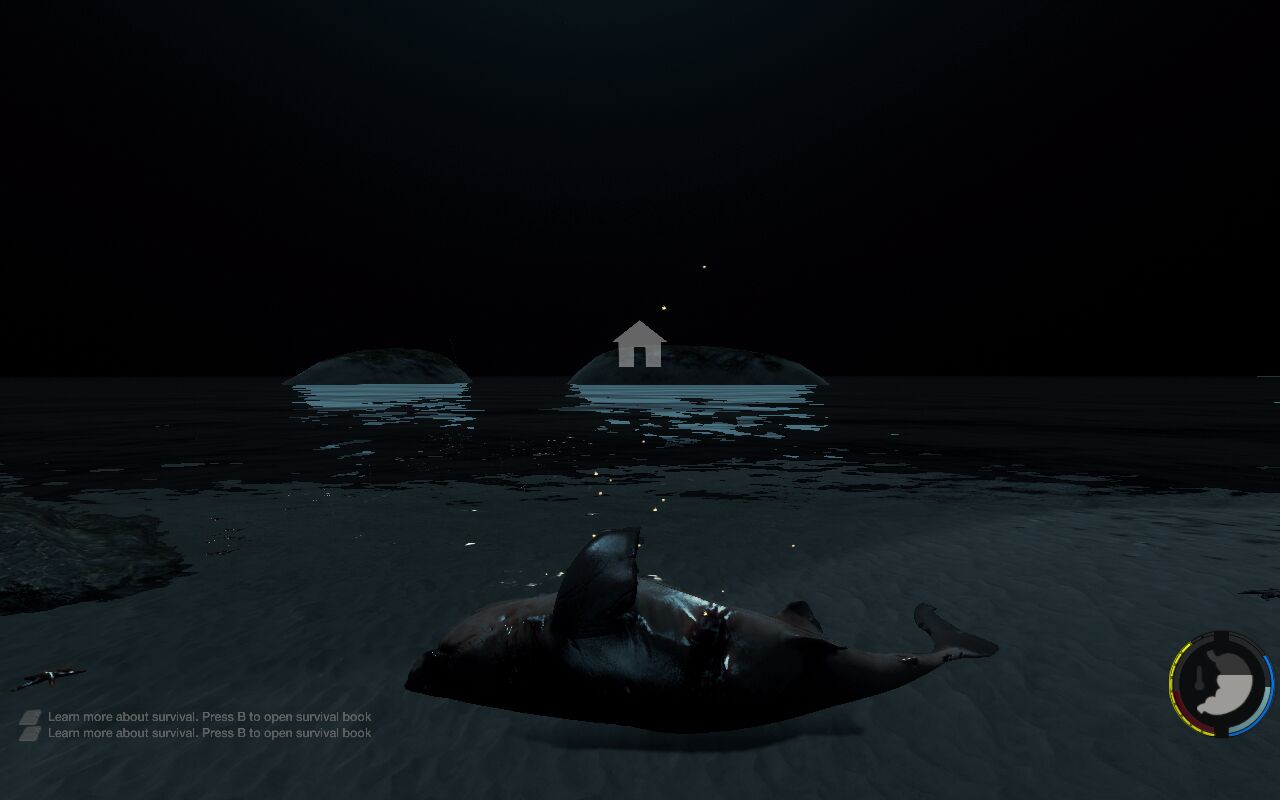Click the home shelter marker icon
Screen dimensions: 1280x800
tap(639, 345)
